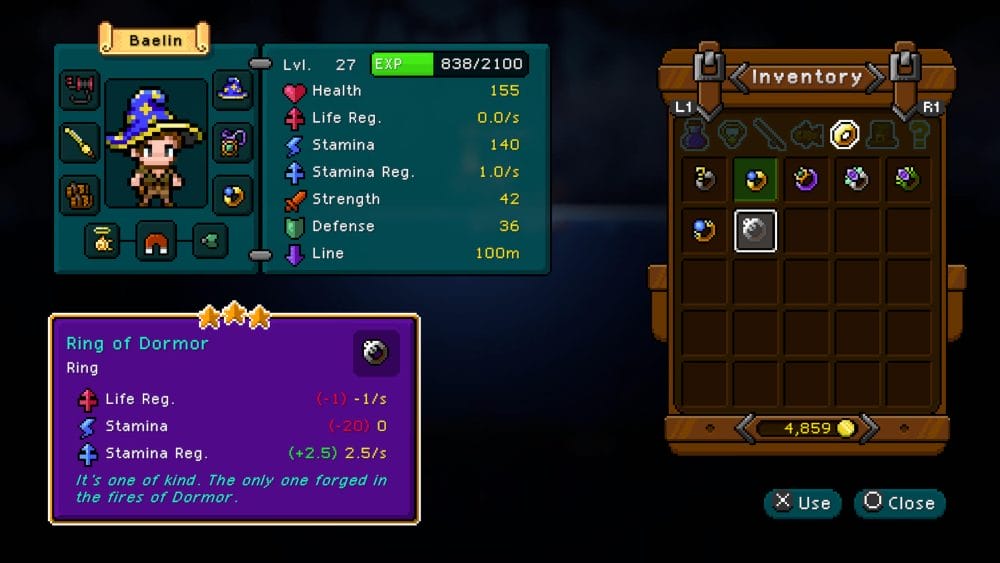Viewport: 1000px width, 563px height.
Task: Select the gray ring in the first inventory slot
Action: click(x=705, y=180)
